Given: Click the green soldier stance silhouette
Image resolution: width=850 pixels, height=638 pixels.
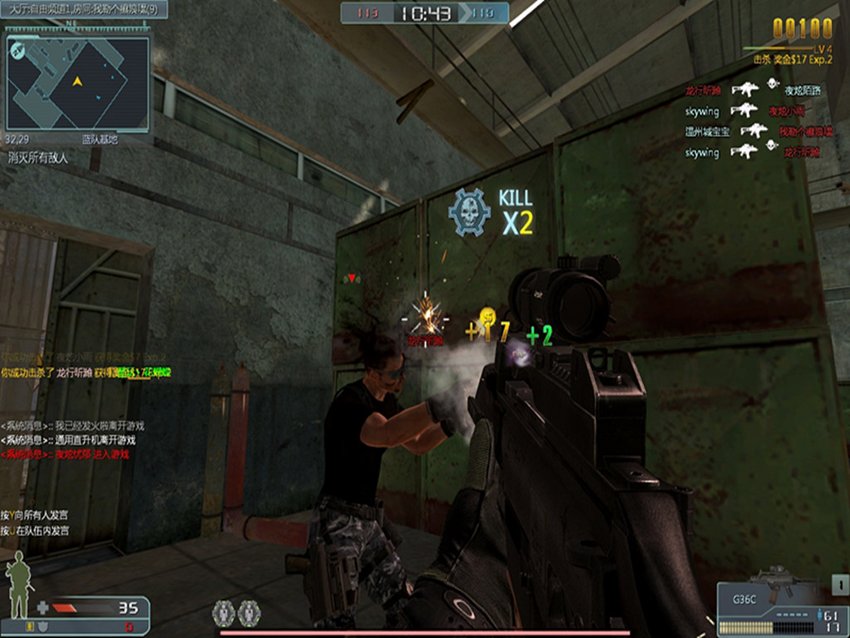Looking at the screenshot, I should pos(18,589).
